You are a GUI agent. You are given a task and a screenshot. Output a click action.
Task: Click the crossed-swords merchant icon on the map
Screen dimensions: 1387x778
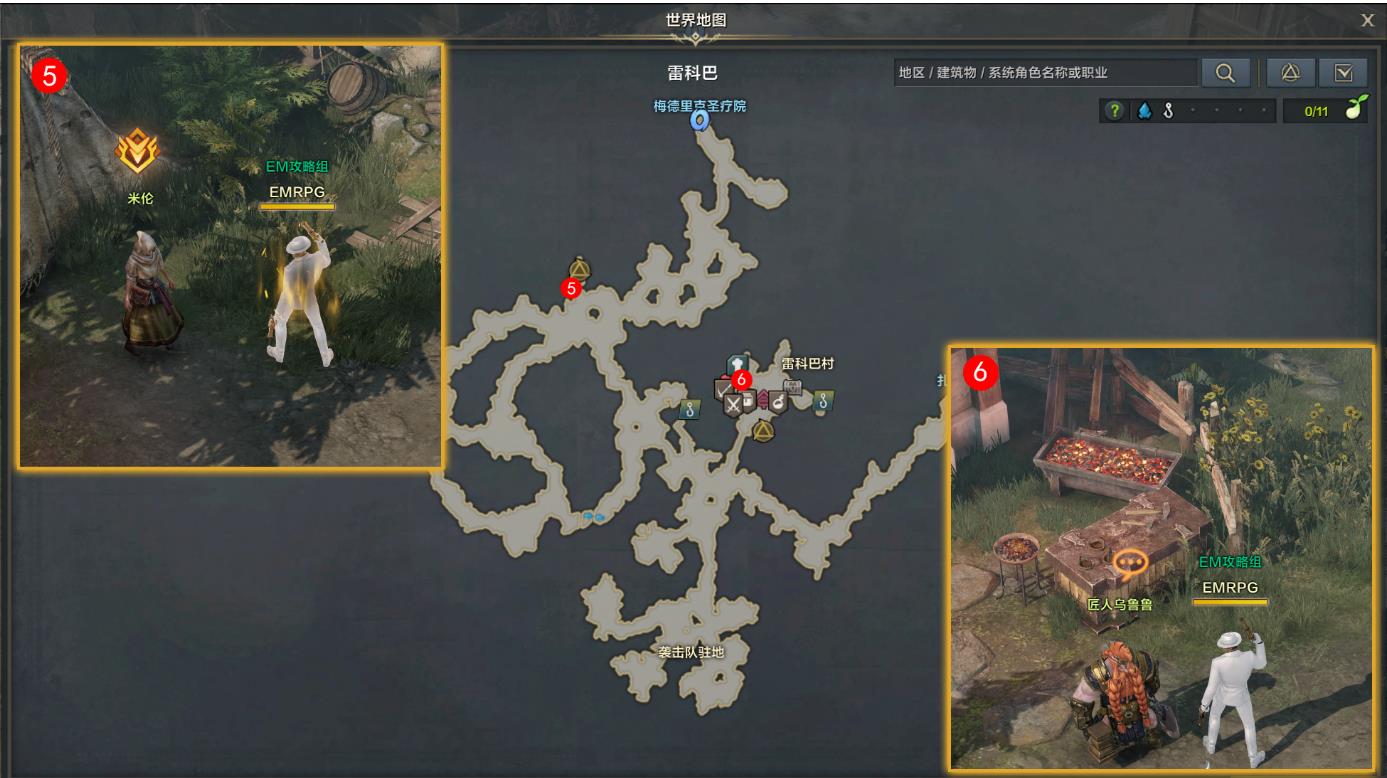[734, 403]
